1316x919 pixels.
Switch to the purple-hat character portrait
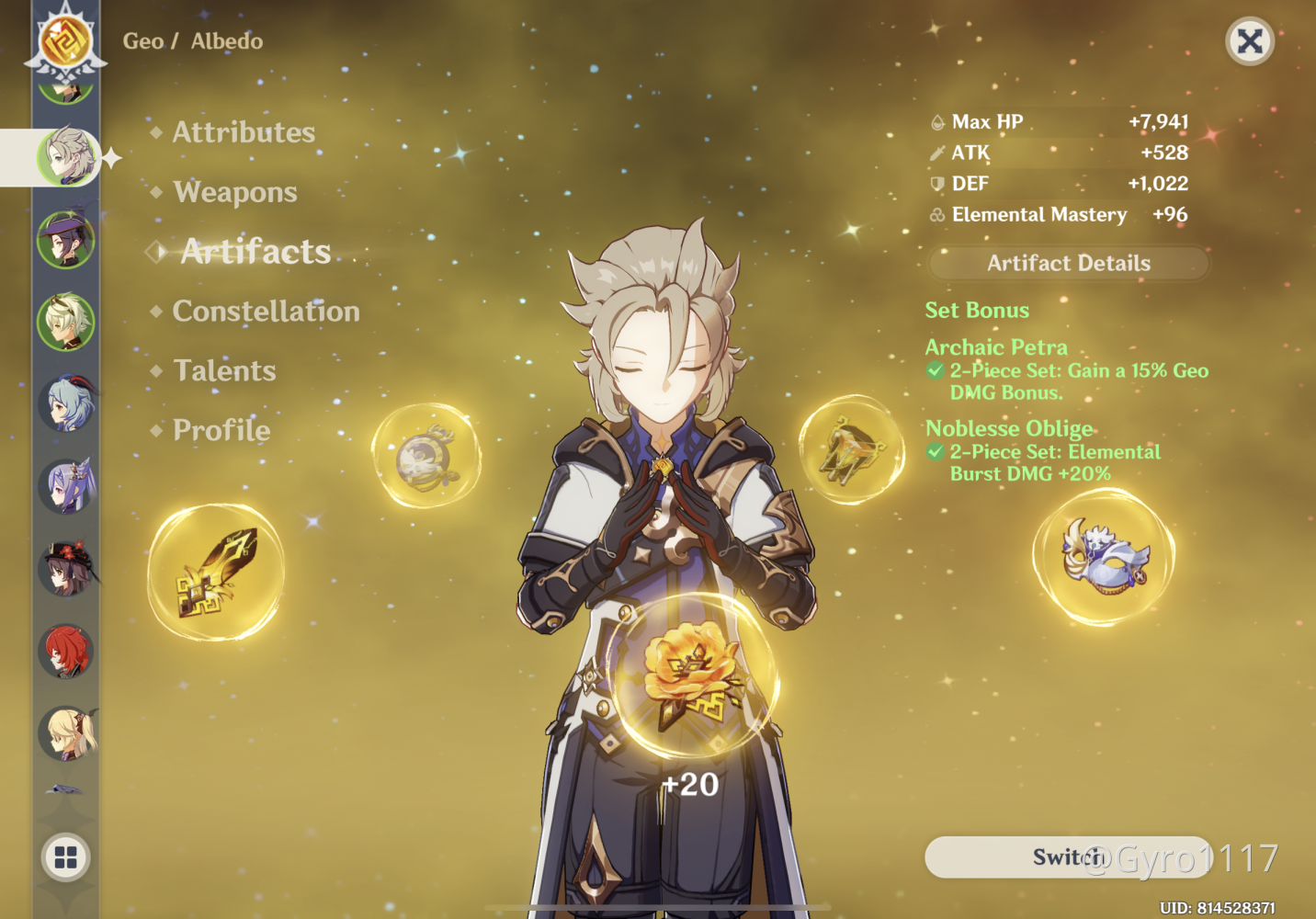(x=66, y=240)
